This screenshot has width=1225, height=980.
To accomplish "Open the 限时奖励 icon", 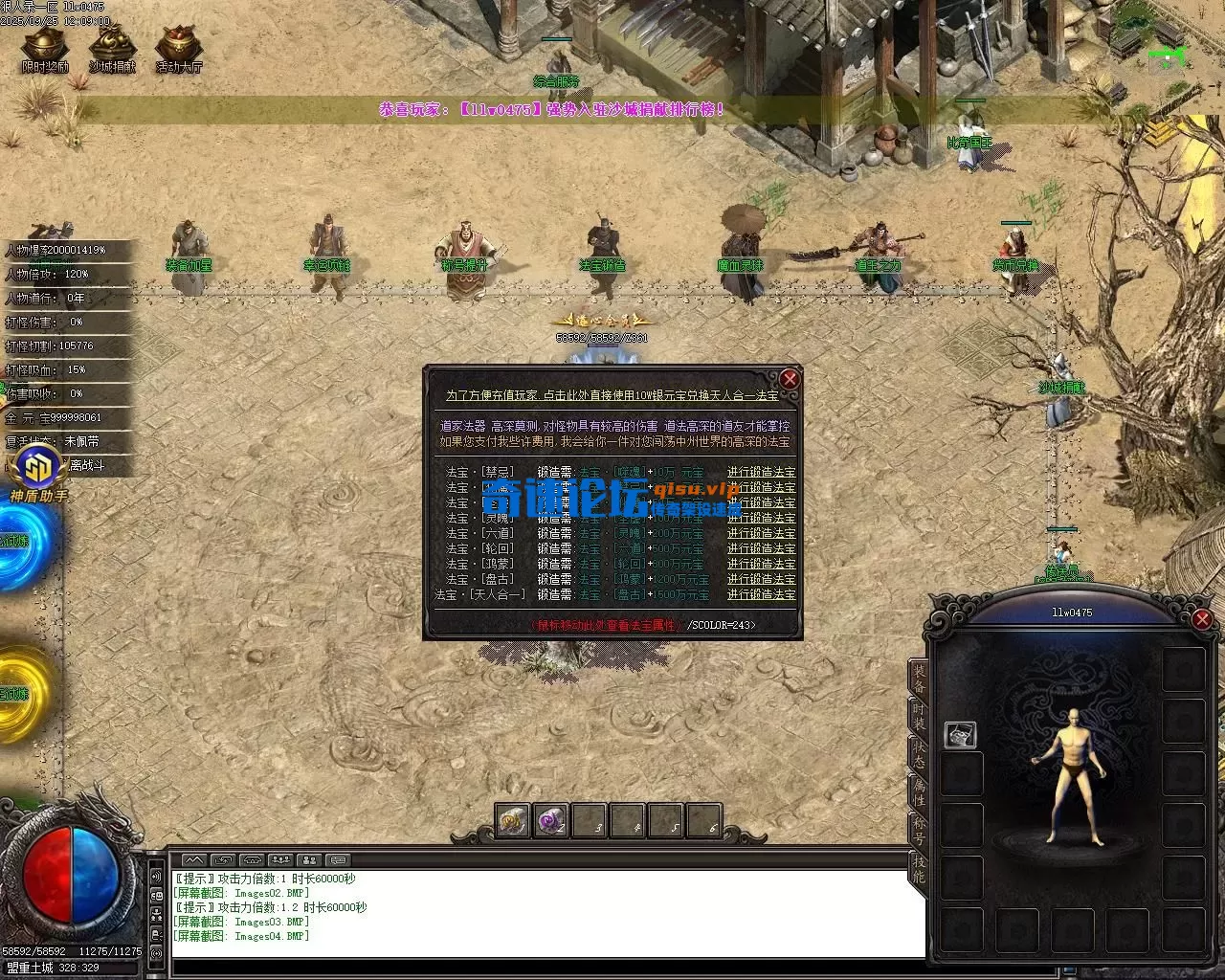I will pos(45,49).
